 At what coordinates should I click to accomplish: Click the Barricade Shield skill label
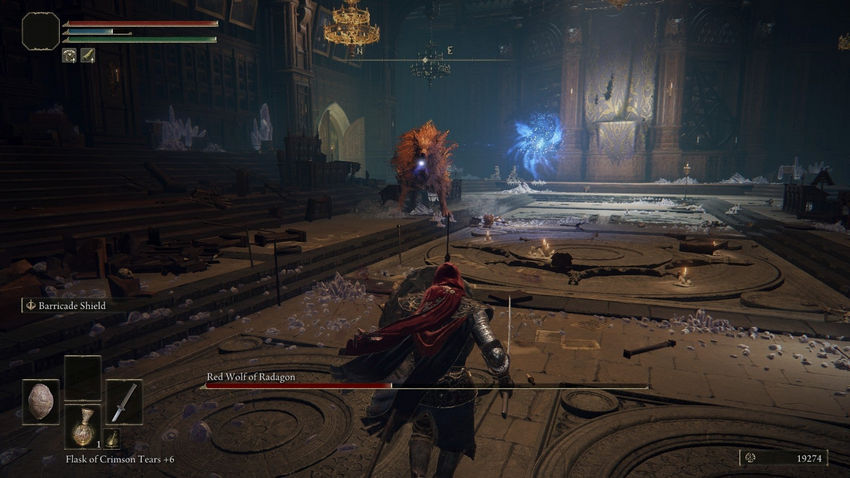(x=69, y=306)
